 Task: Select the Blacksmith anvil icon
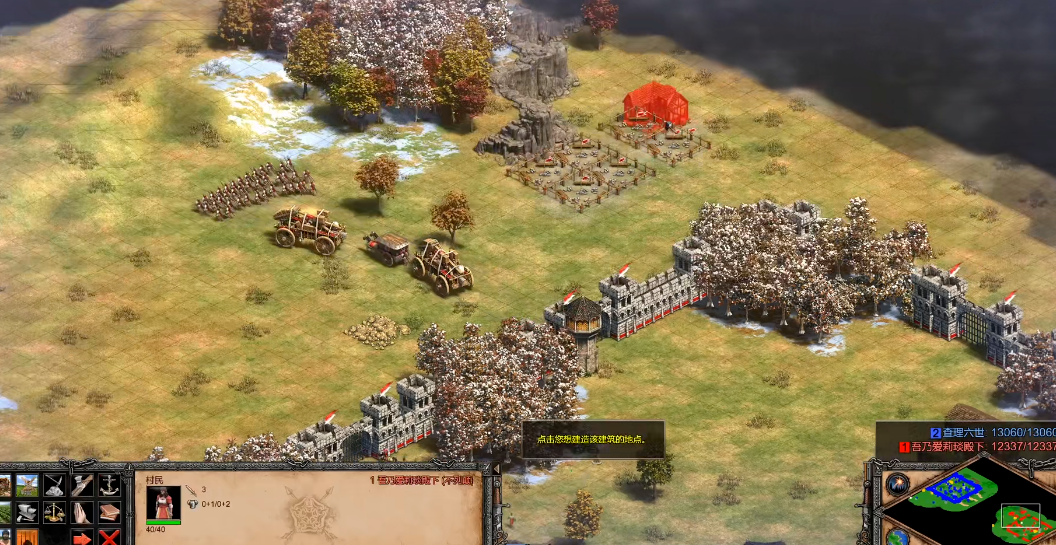[27, 512]
